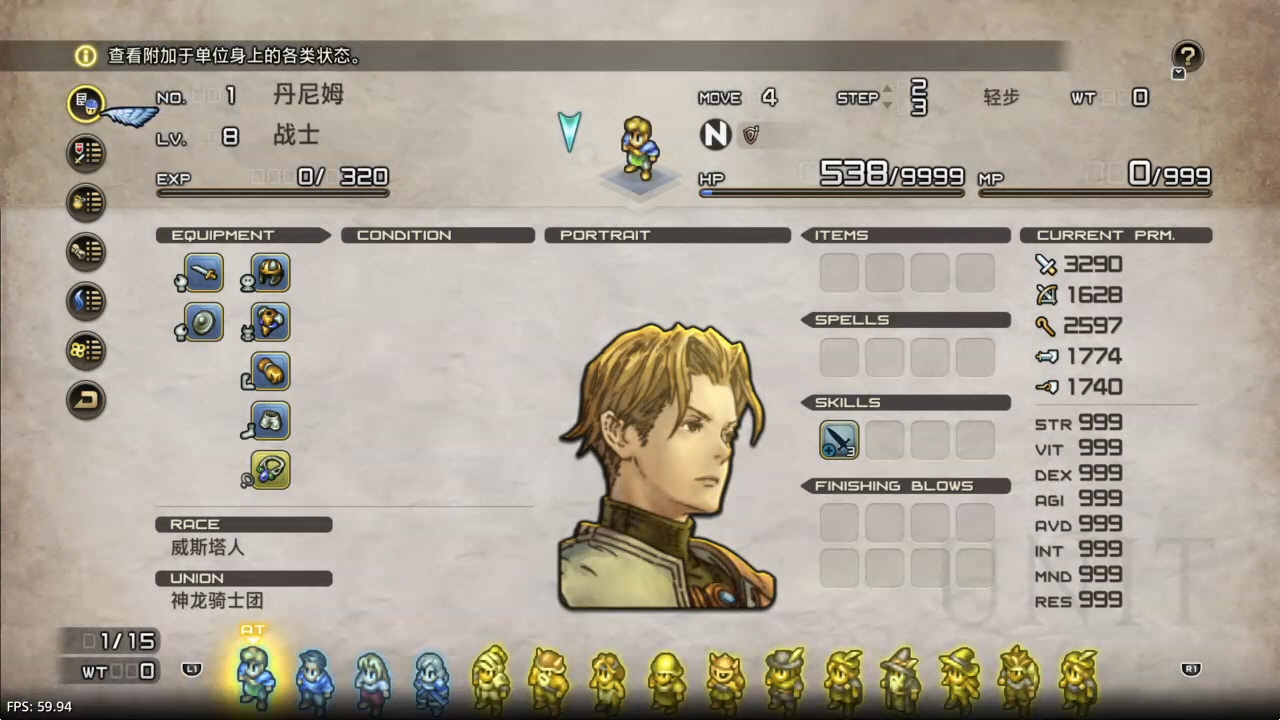The image size is (1280, 720).
Task: Switch to the equipment list tab
Action: [87, 153]
